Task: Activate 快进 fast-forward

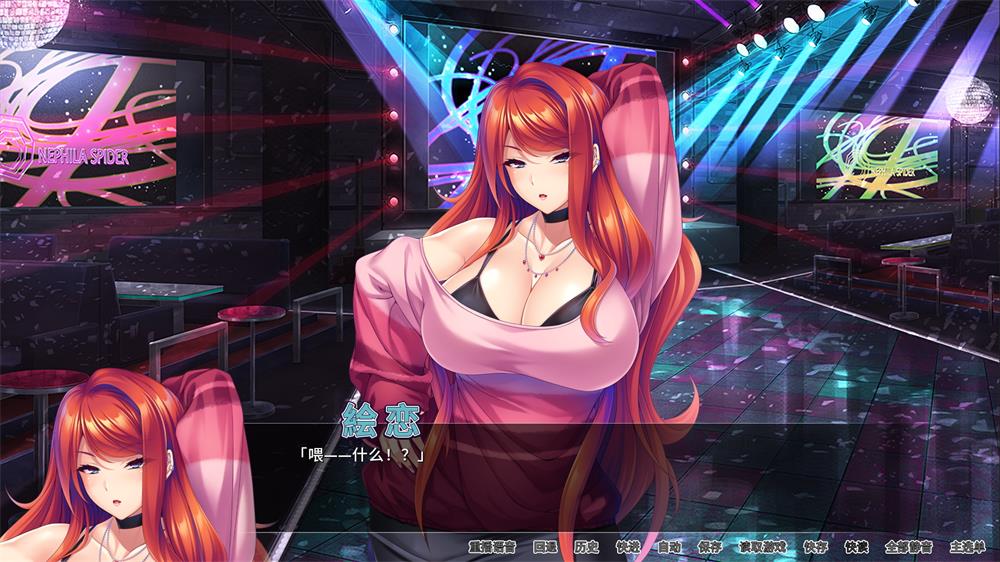Action: coord(628,547)
